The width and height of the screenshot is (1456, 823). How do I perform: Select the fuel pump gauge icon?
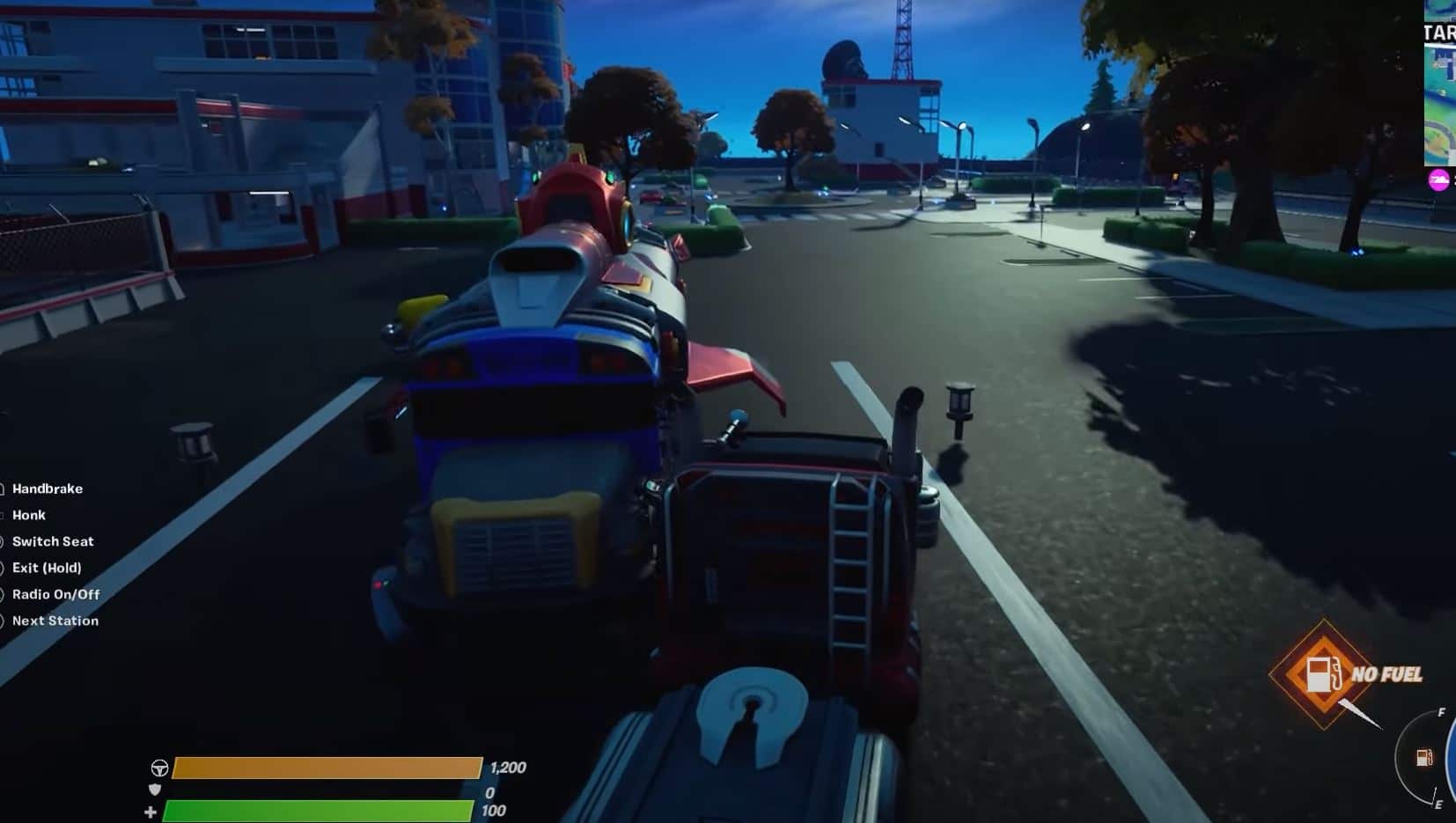tap(1424, 758)
